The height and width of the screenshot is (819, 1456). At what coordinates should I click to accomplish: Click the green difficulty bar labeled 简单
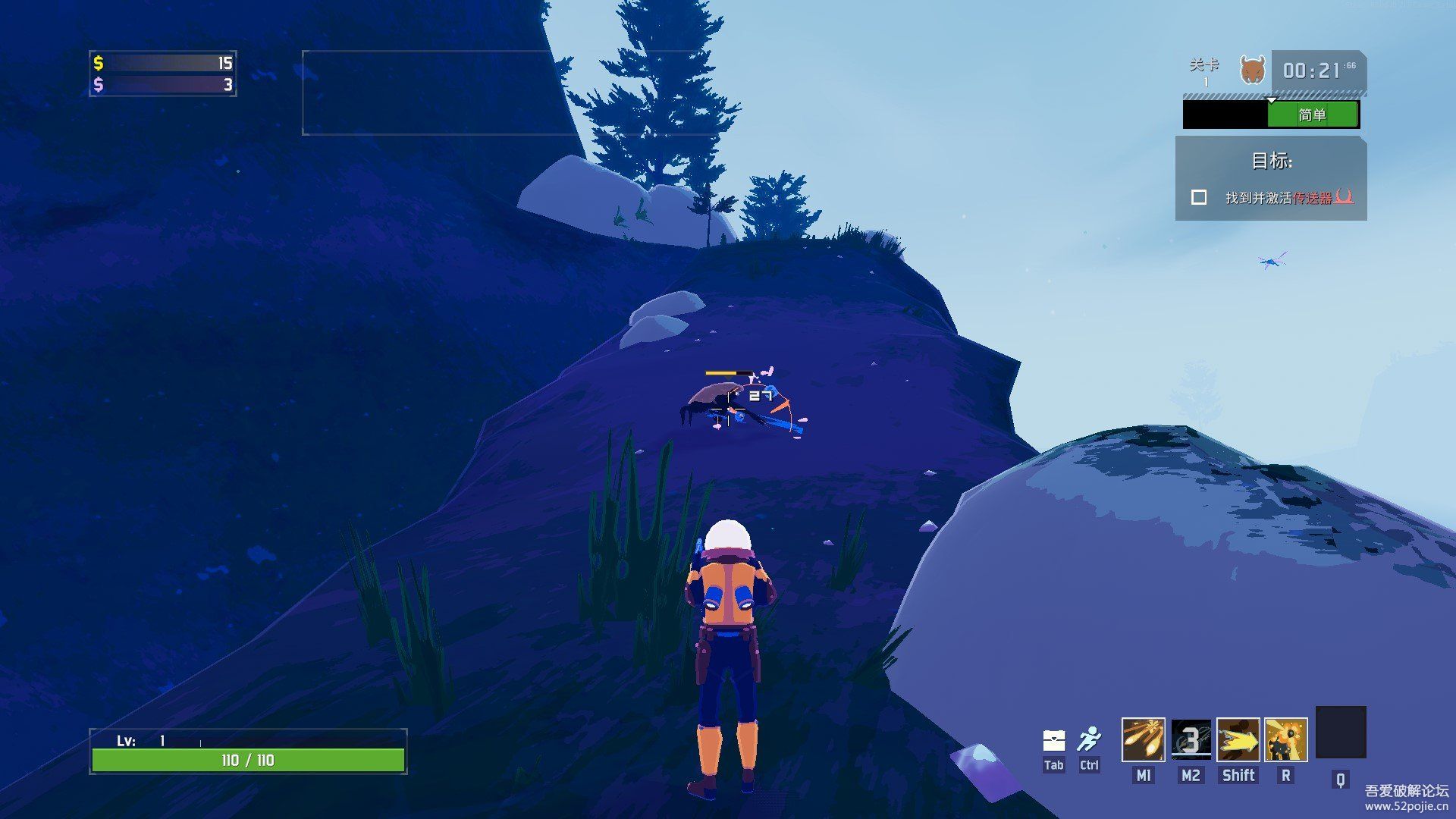click(1312, 115)
